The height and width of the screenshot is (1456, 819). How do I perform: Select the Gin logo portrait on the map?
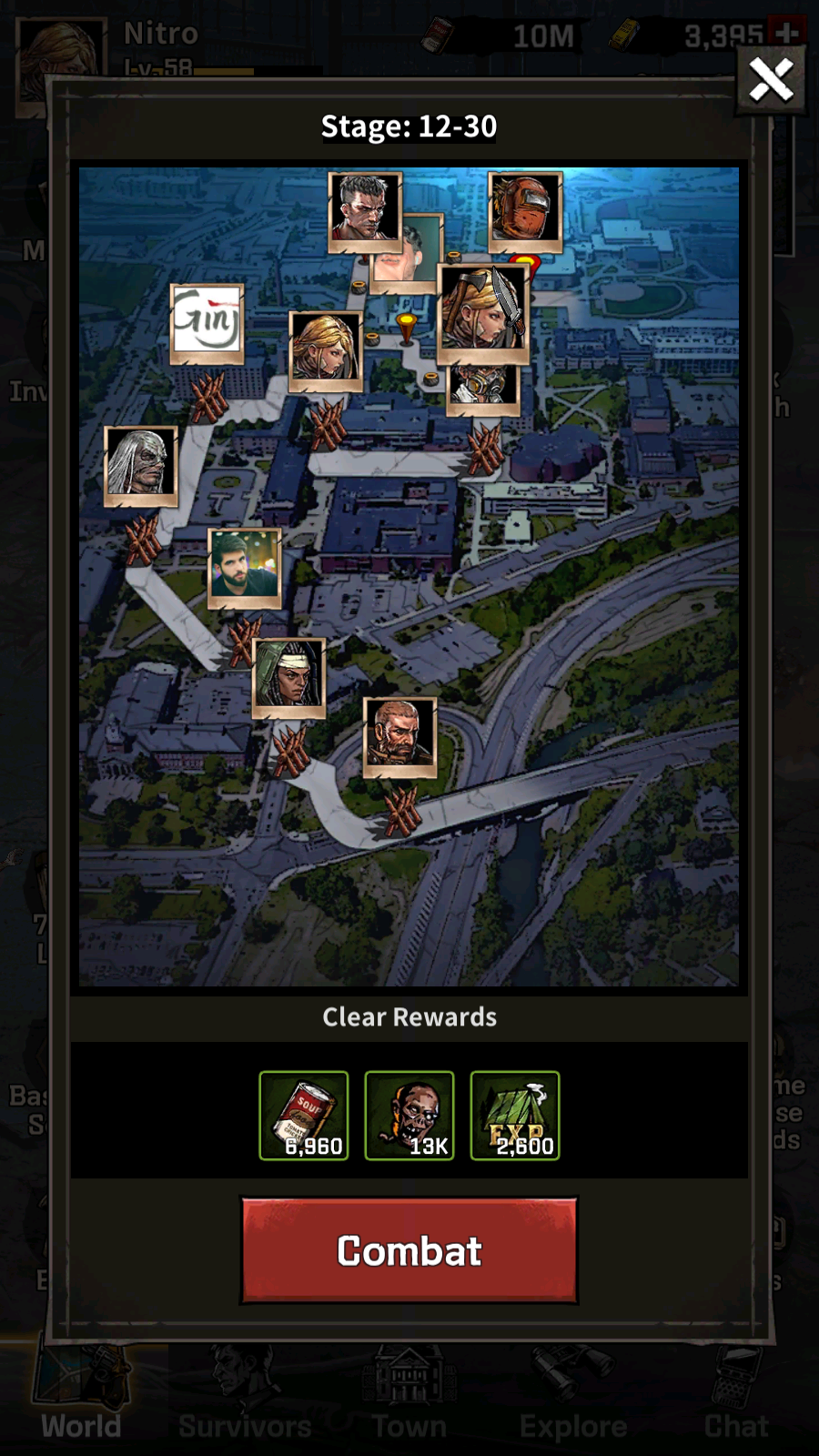point(207,322)
